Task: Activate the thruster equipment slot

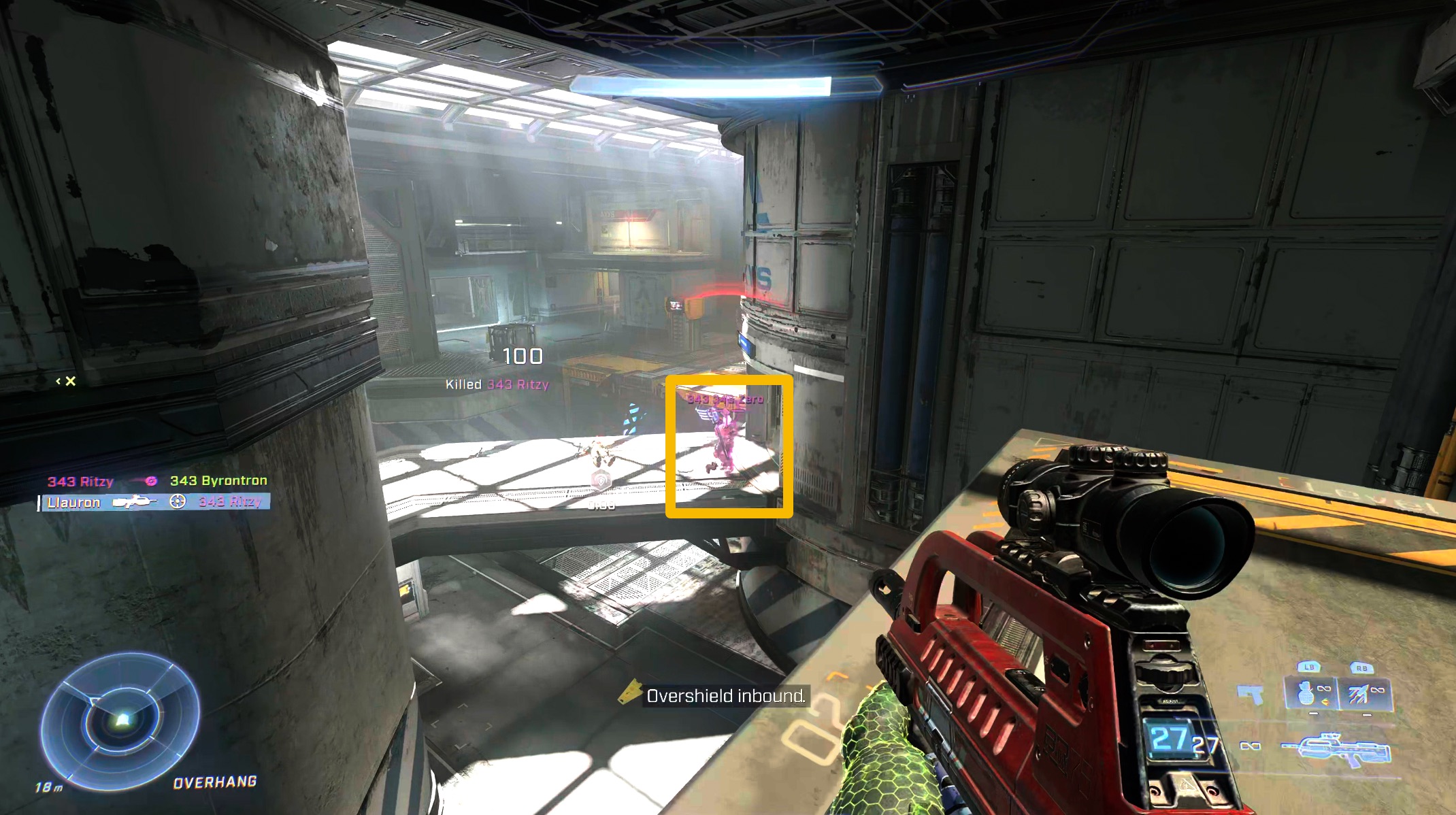Action: pyautogui.click(x=1363, y=695)
